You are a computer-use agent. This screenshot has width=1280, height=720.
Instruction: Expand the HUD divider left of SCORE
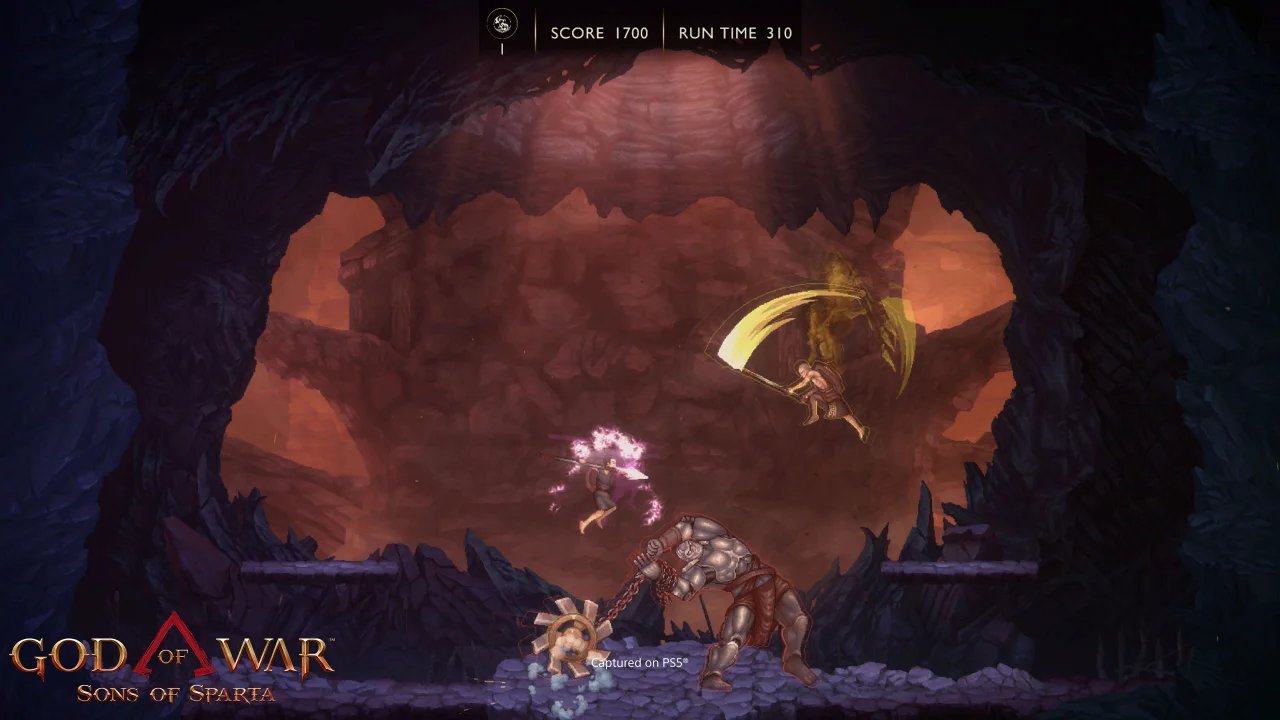pos(537,30)
